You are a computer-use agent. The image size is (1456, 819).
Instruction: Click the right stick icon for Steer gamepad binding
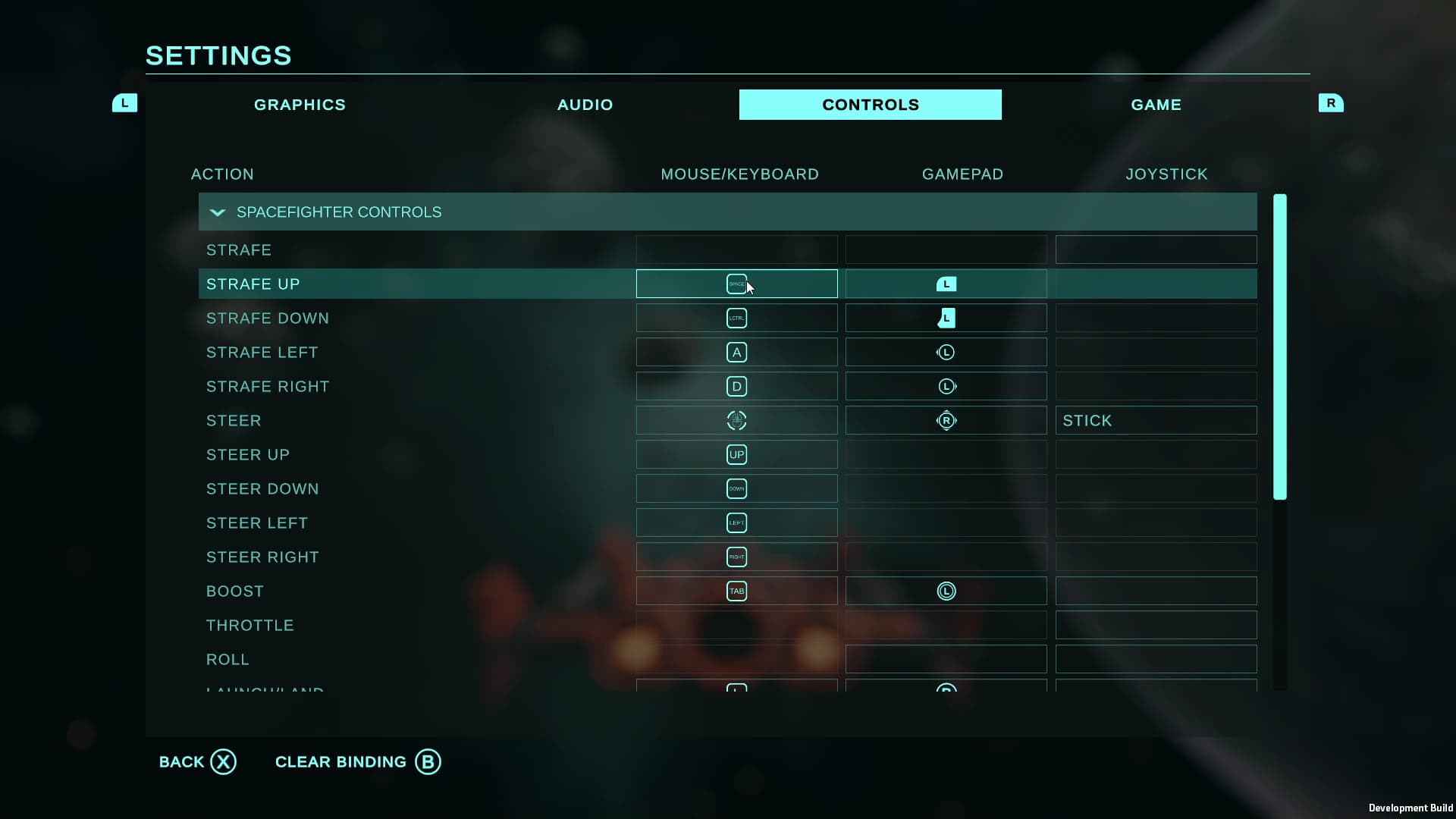tap(946, 420)
